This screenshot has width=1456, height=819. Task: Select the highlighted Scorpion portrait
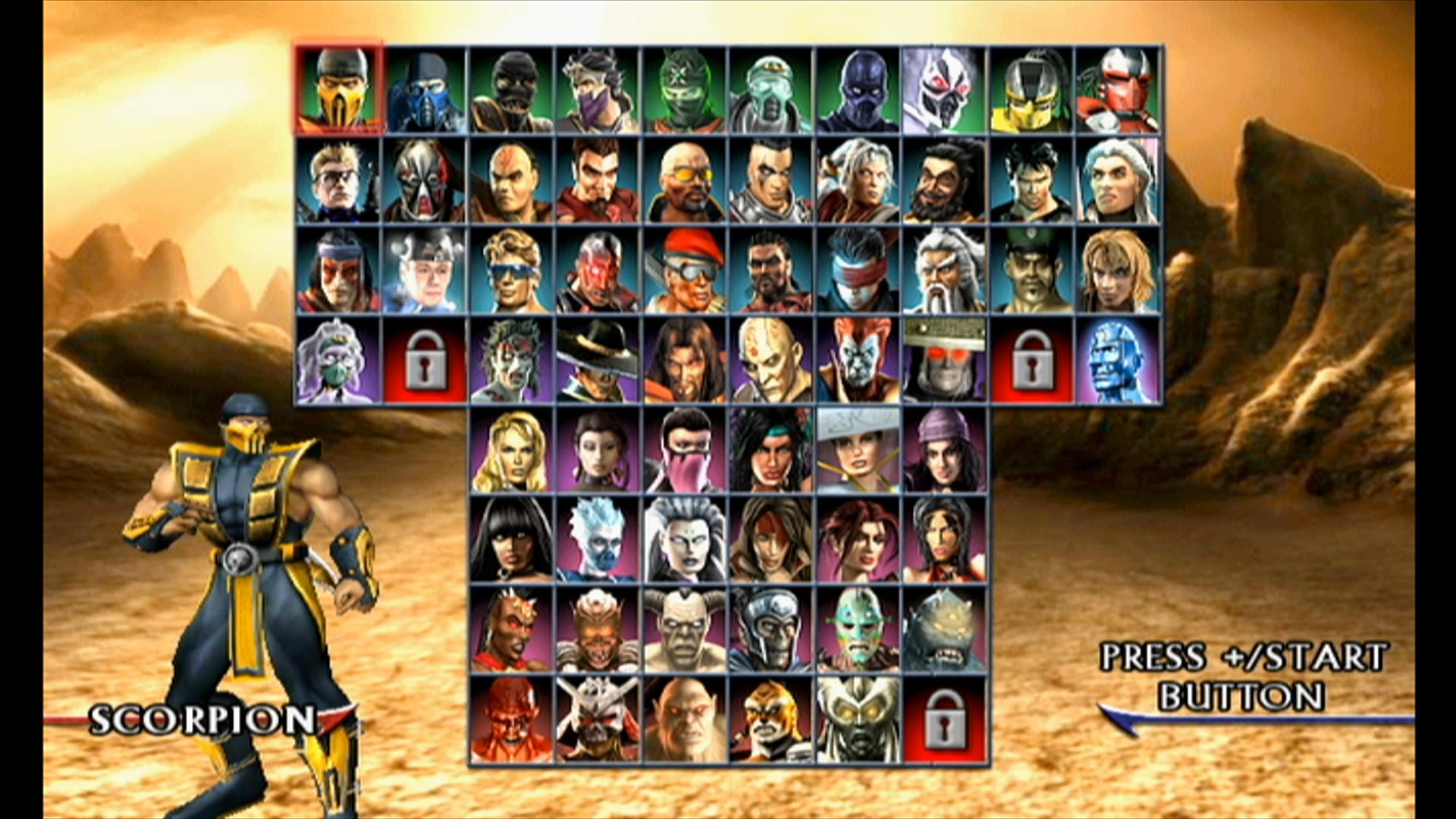pyautogui.click(x=338, y=89)
